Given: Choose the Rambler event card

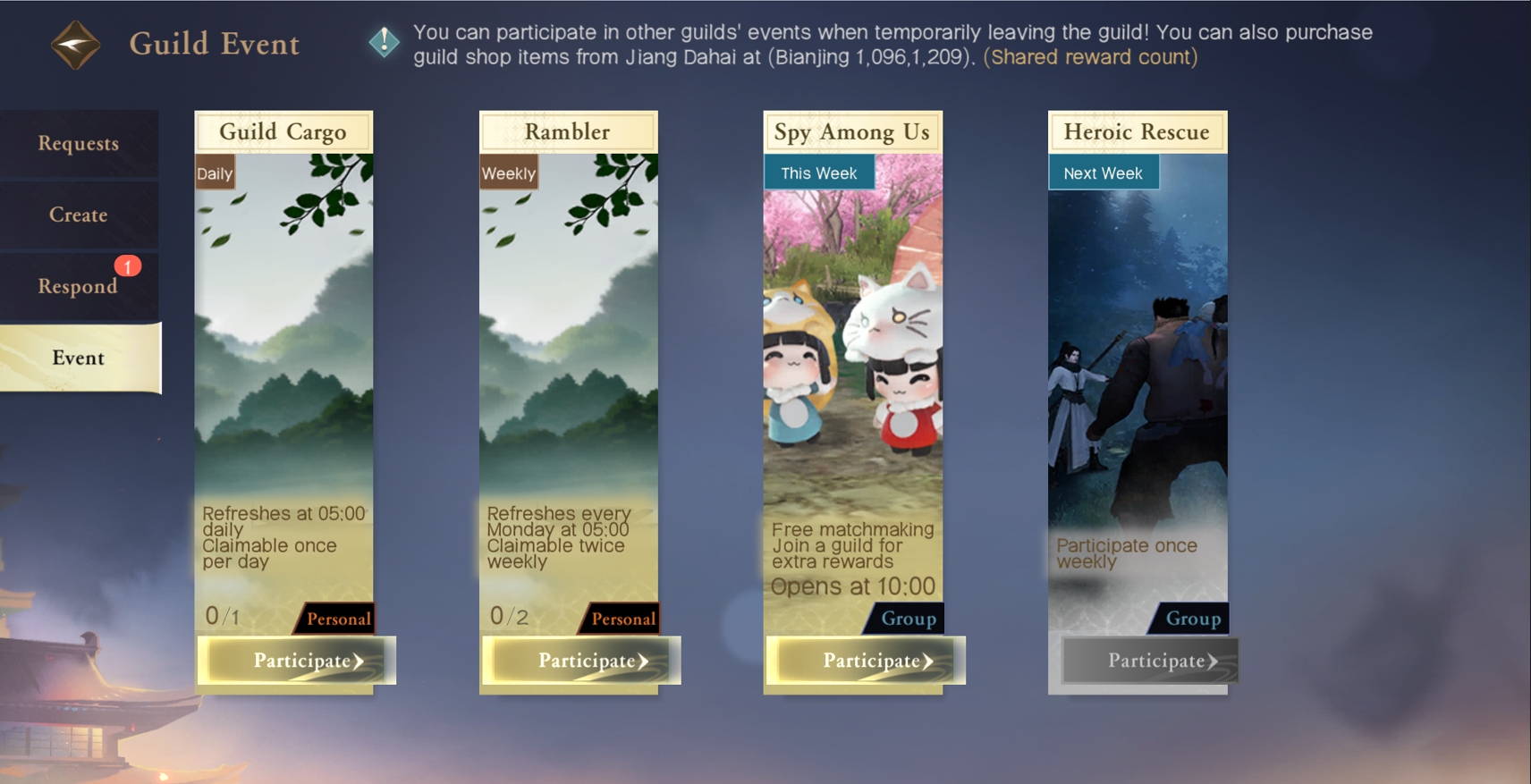Looking at the screenshot, I should click(568, 358).
